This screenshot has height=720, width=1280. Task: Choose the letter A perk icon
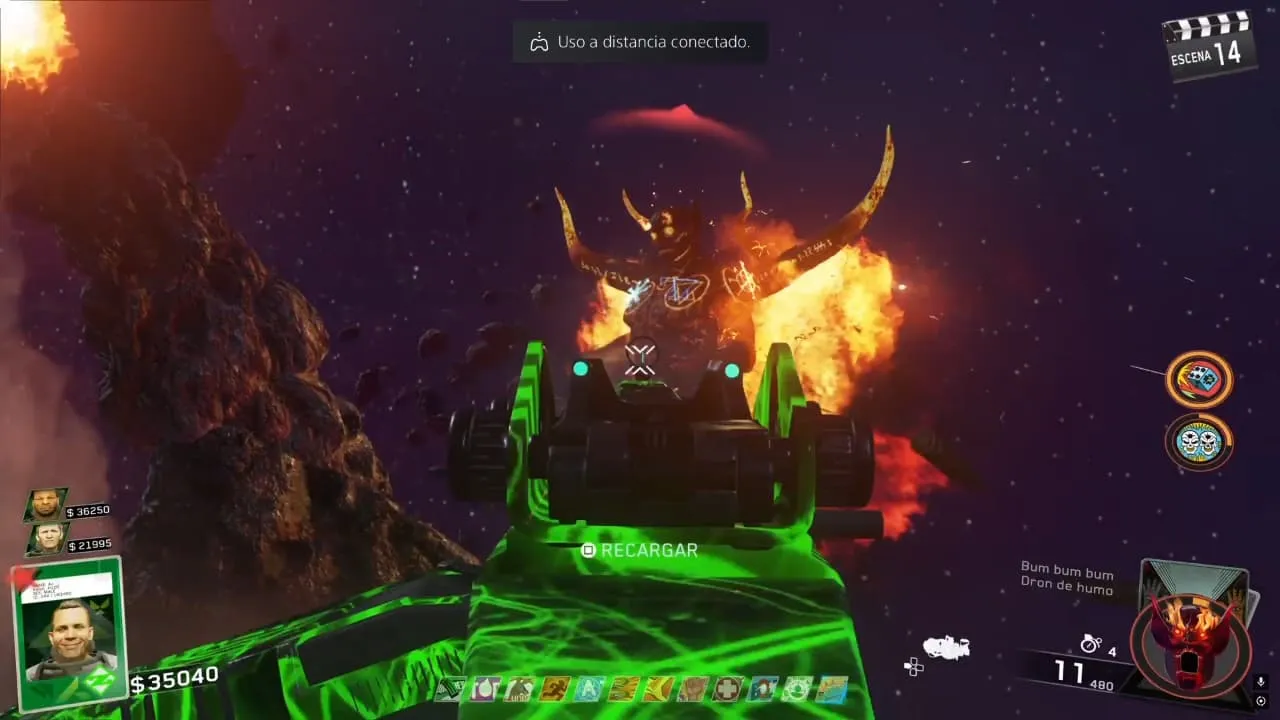tap(589, 689)
